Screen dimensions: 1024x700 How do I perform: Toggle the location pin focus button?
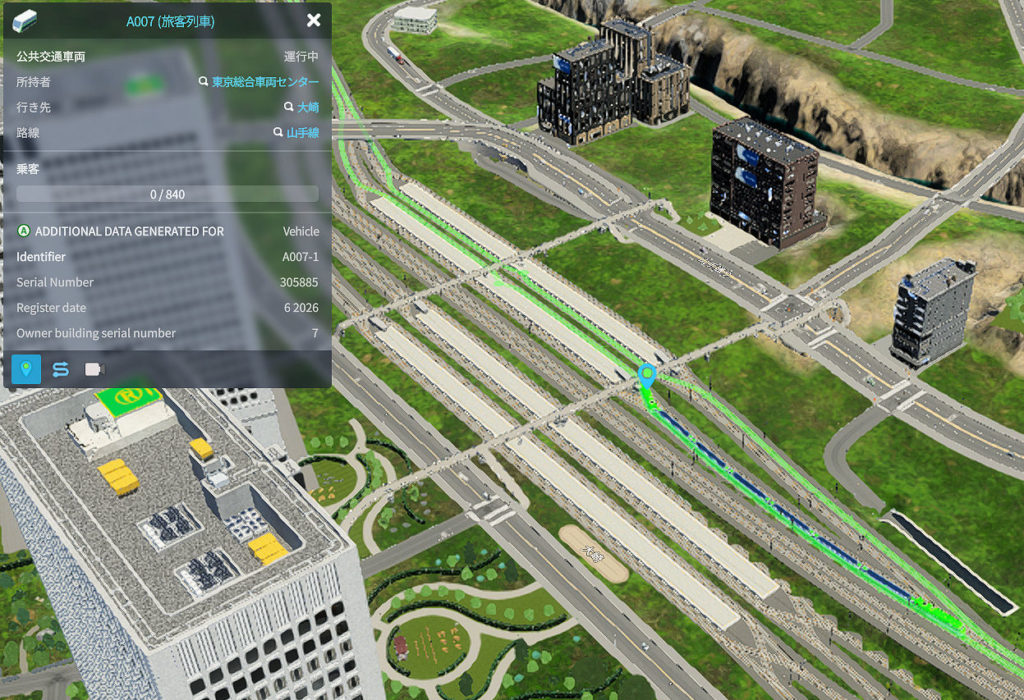click(x=26, y=369)
